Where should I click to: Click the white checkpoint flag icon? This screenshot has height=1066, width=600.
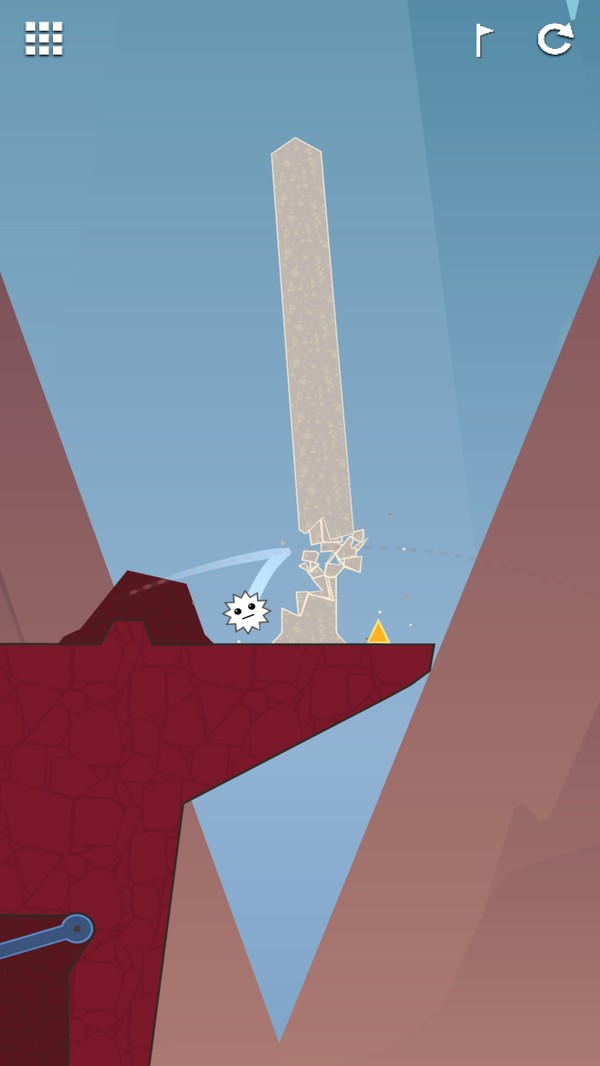(484, 40)
